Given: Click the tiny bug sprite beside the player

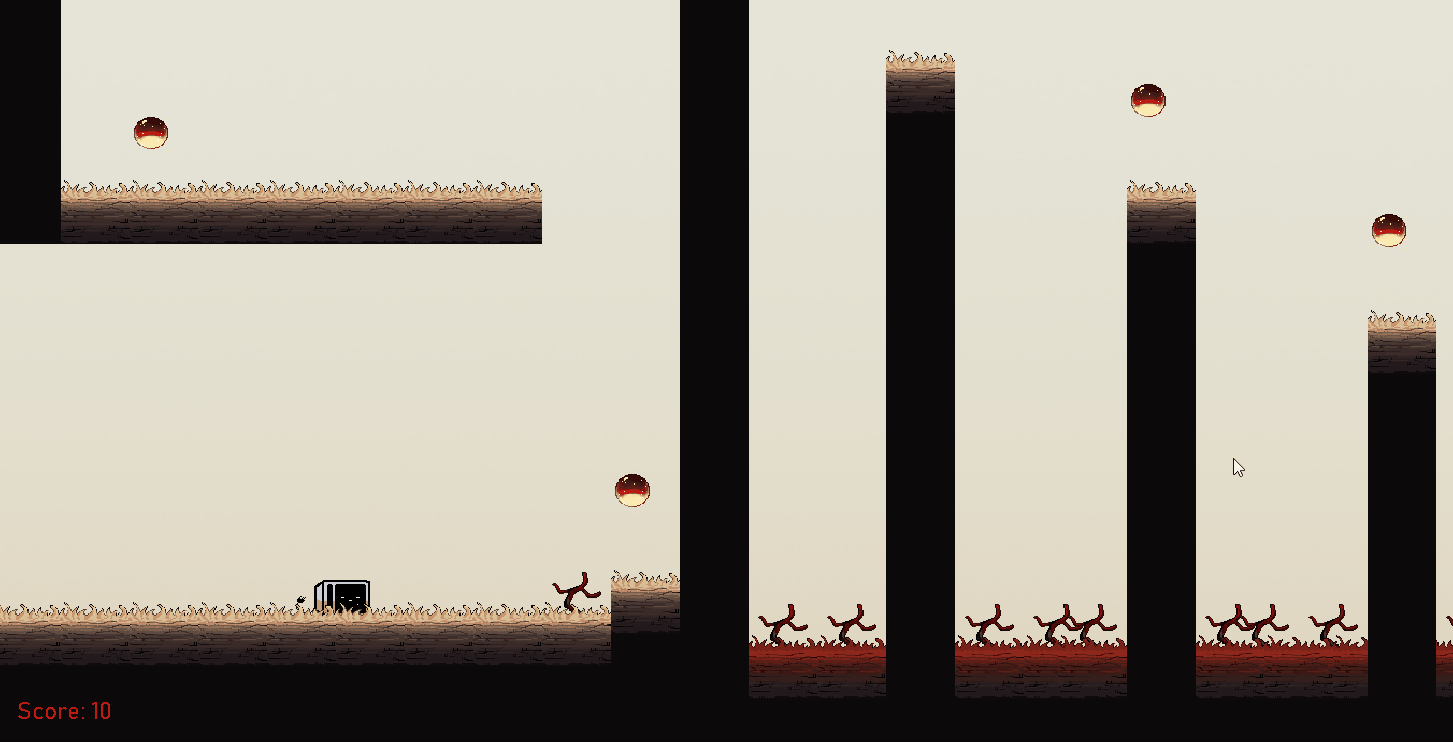Looking at the screenshot, I should [x=303, y=600].
